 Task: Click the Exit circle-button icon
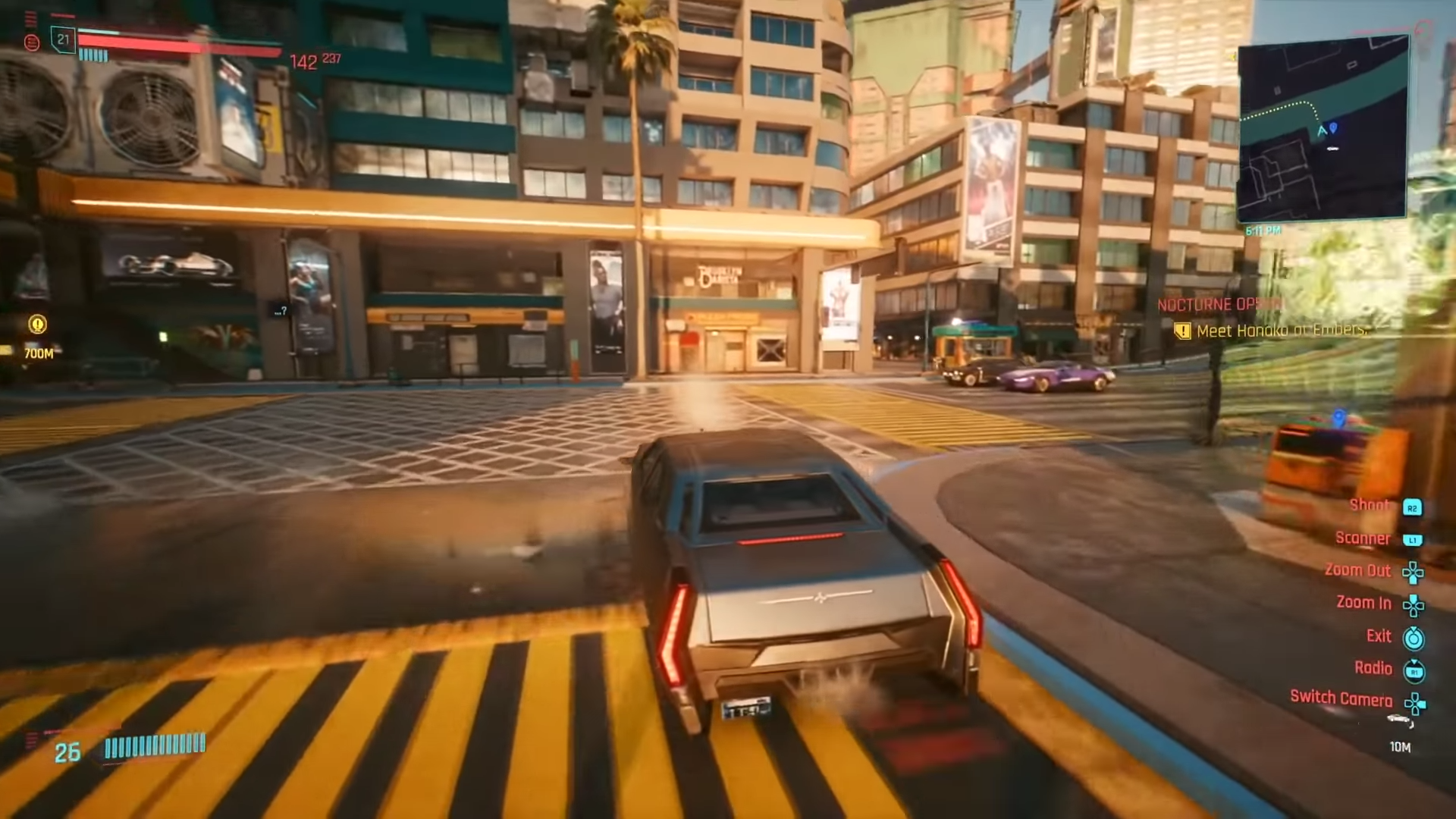coord(1412,636)
